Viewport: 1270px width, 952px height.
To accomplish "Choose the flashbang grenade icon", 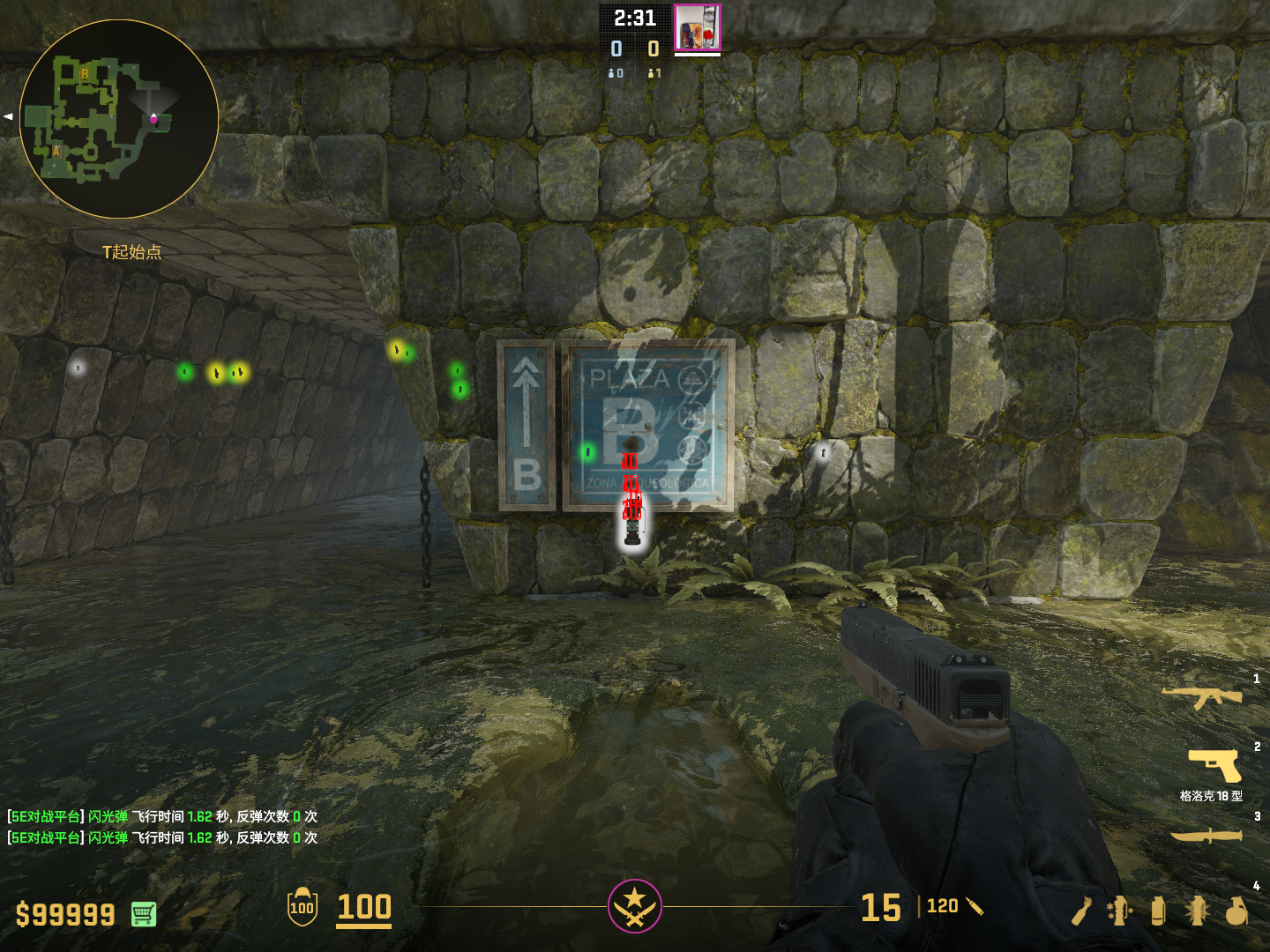I will coord(1197,911).
